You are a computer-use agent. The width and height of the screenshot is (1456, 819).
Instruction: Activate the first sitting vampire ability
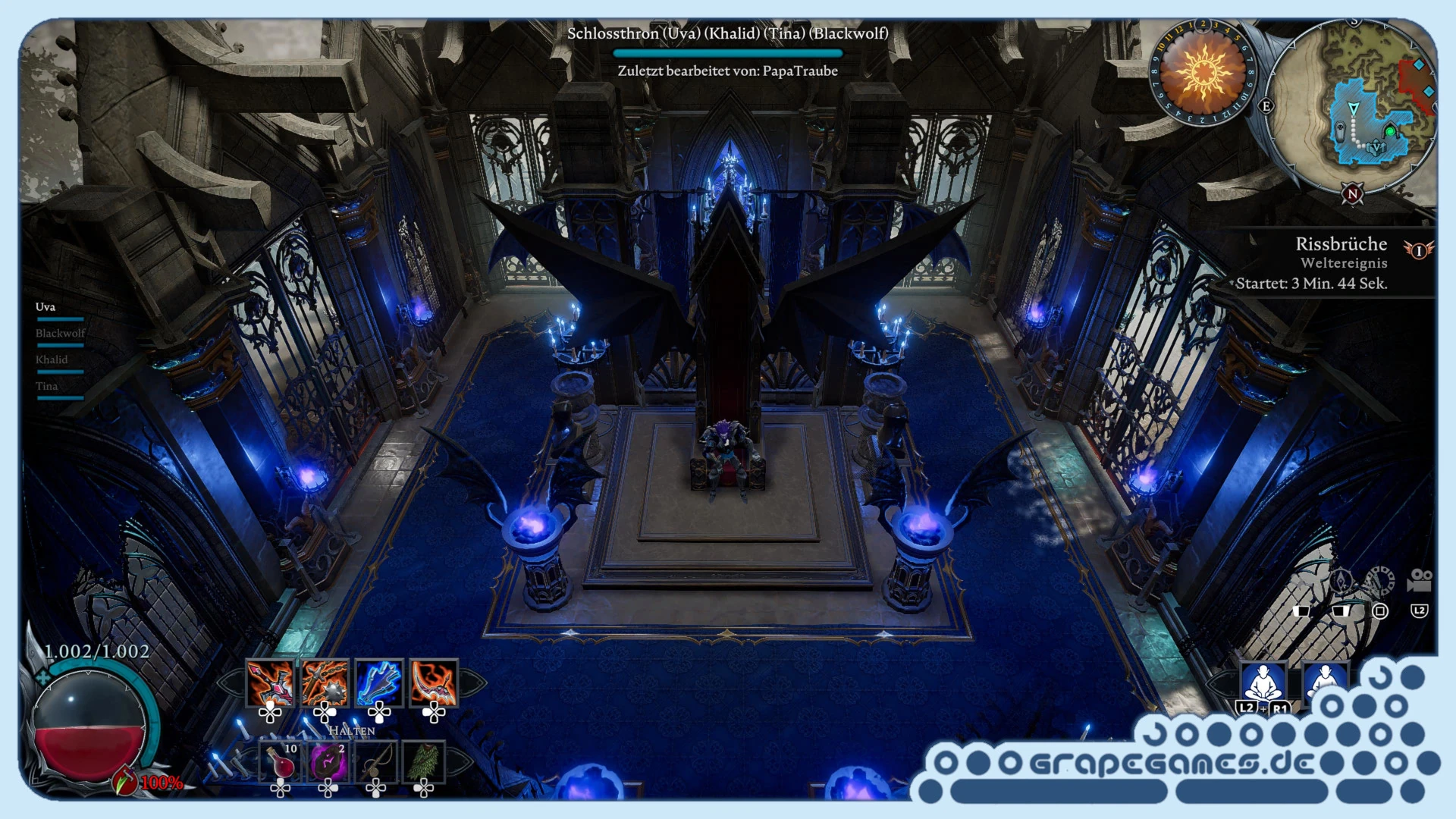[x=1263, y=682]
